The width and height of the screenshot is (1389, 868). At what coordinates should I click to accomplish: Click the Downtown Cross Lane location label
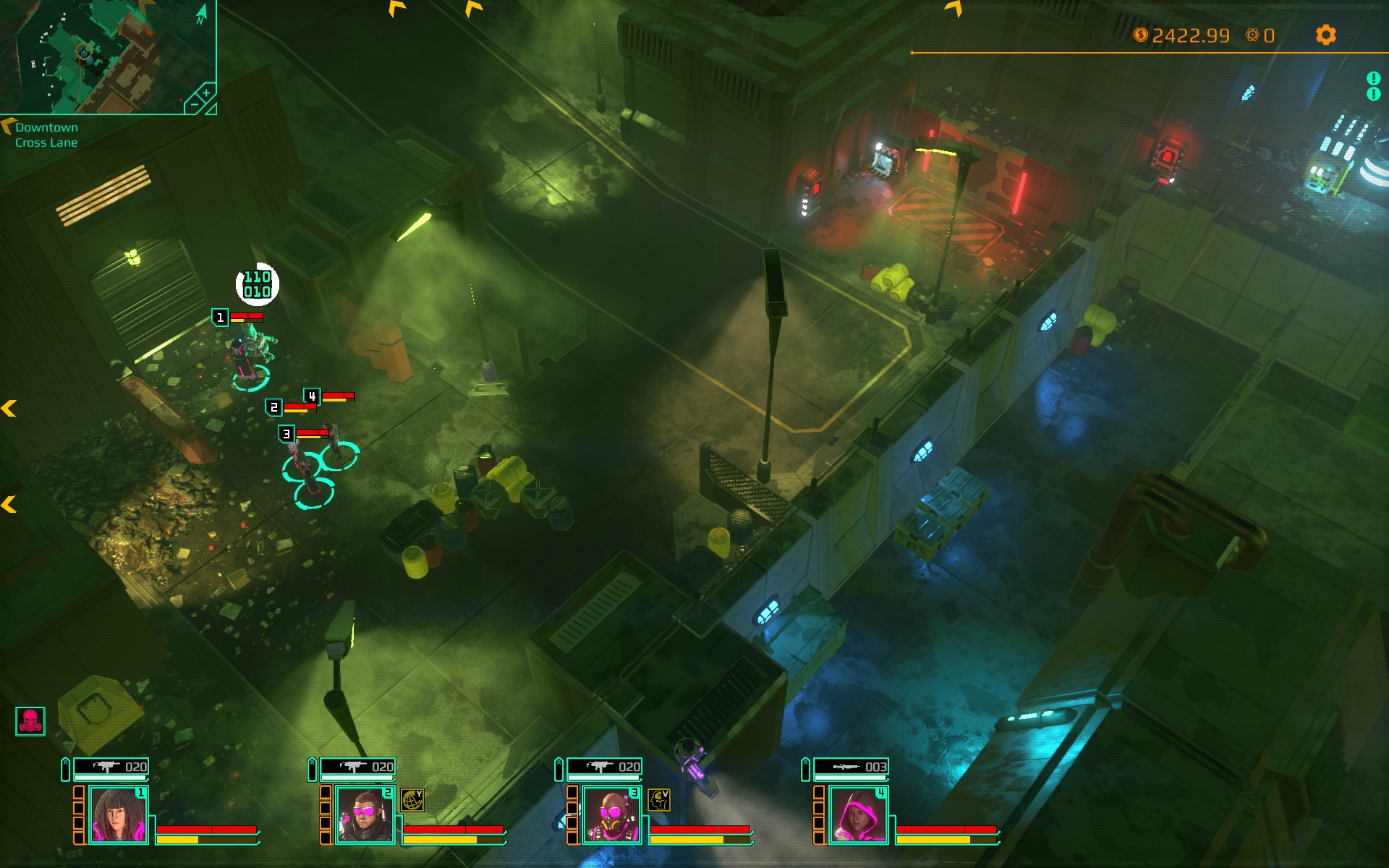click(46, 135)
